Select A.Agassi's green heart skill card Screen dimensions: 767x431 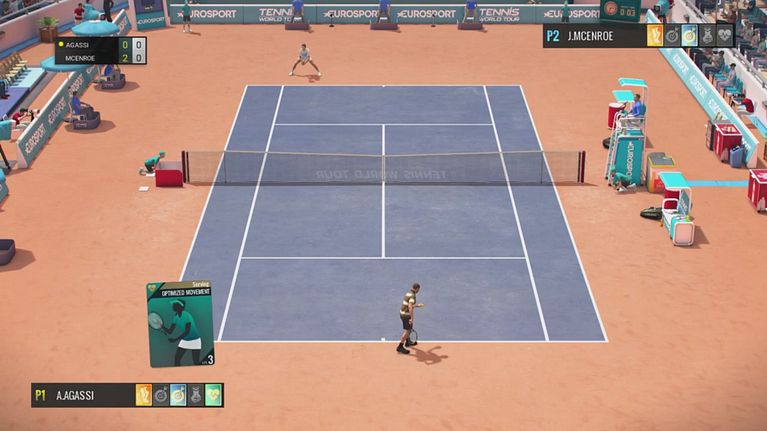click(x=213, y=395)
